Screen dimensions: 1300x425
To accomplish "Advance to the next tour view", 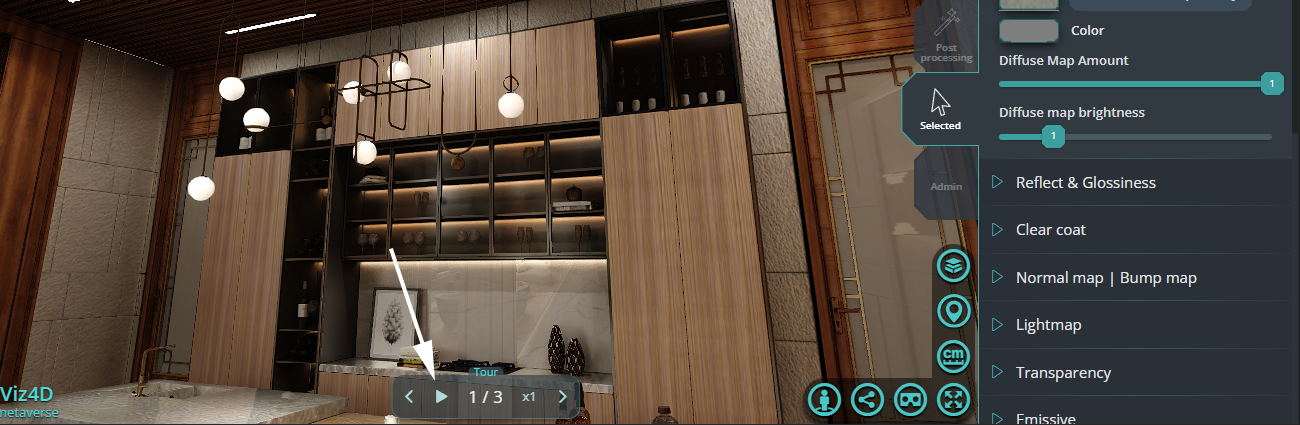I will coord(562,397).
